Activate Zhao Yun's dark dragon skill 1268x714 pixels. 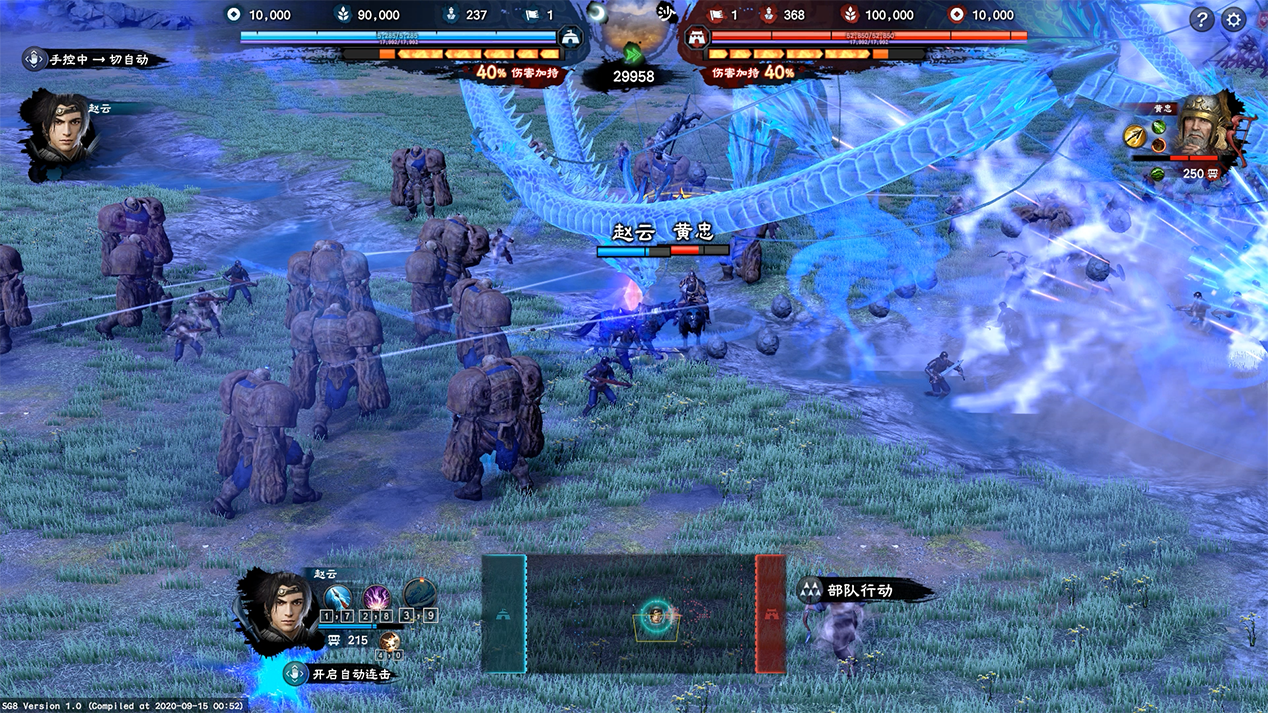tap(419, 596)
